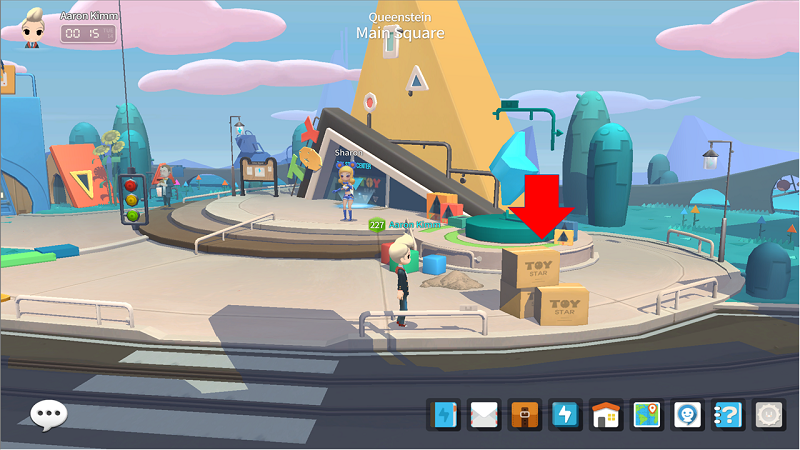800x450 pixels.
Task: Open the gear settings icon
Action: click(768, 414)
